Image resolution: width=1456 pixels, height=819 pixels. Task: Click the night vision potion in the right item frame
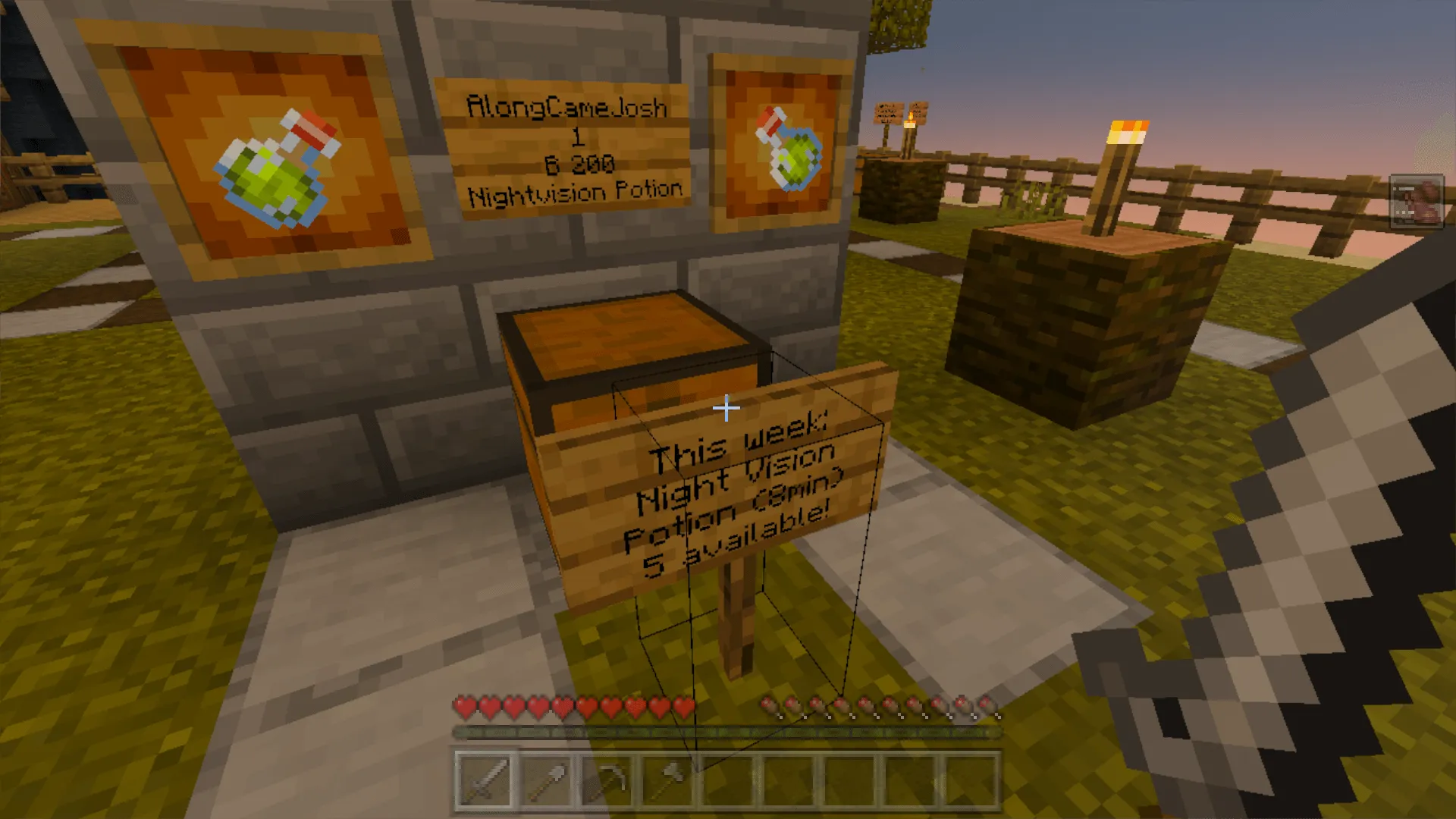pyautogui.click(x=789, y=152)
